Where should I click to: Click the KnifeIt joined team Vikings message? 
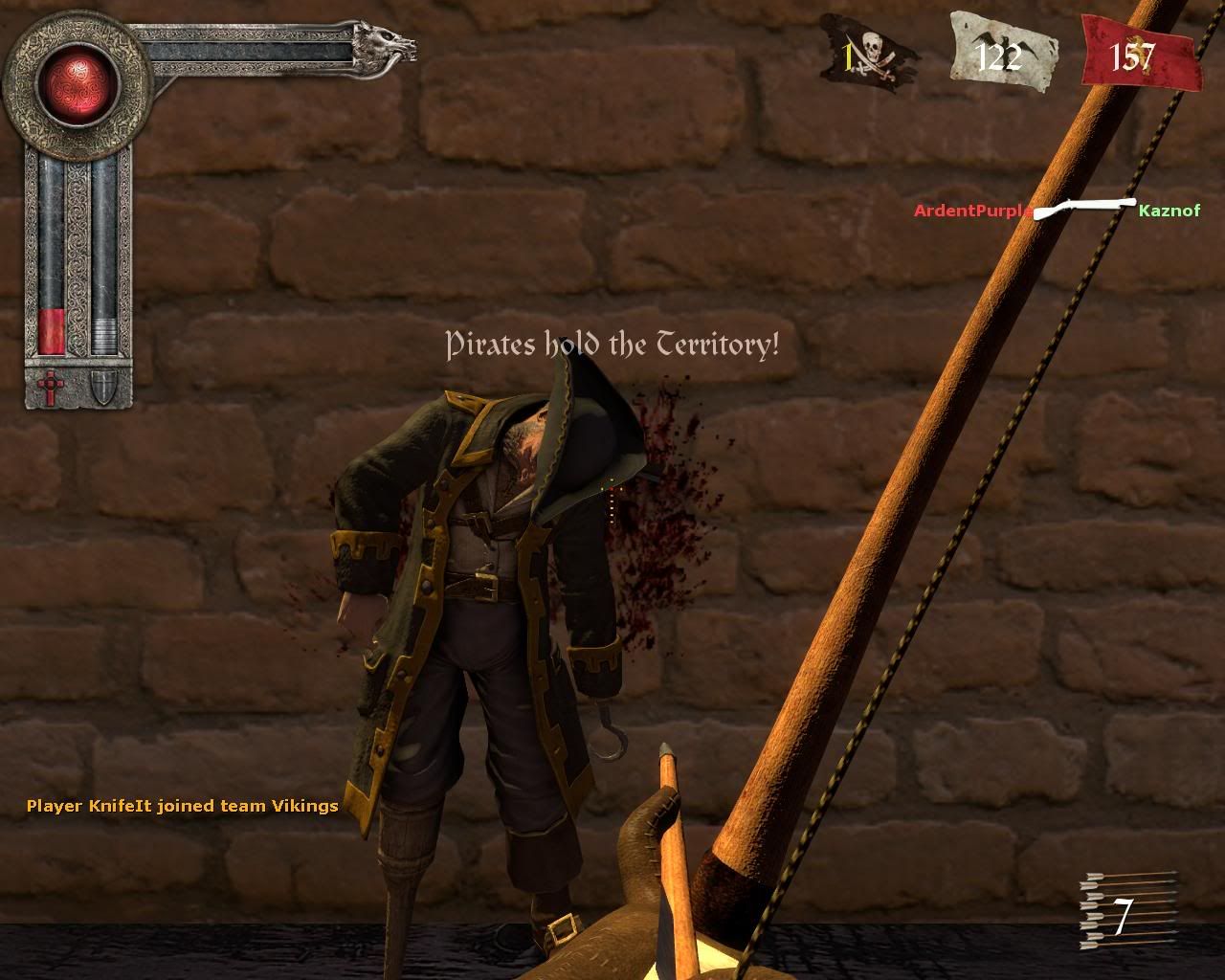tap(182, 806)
